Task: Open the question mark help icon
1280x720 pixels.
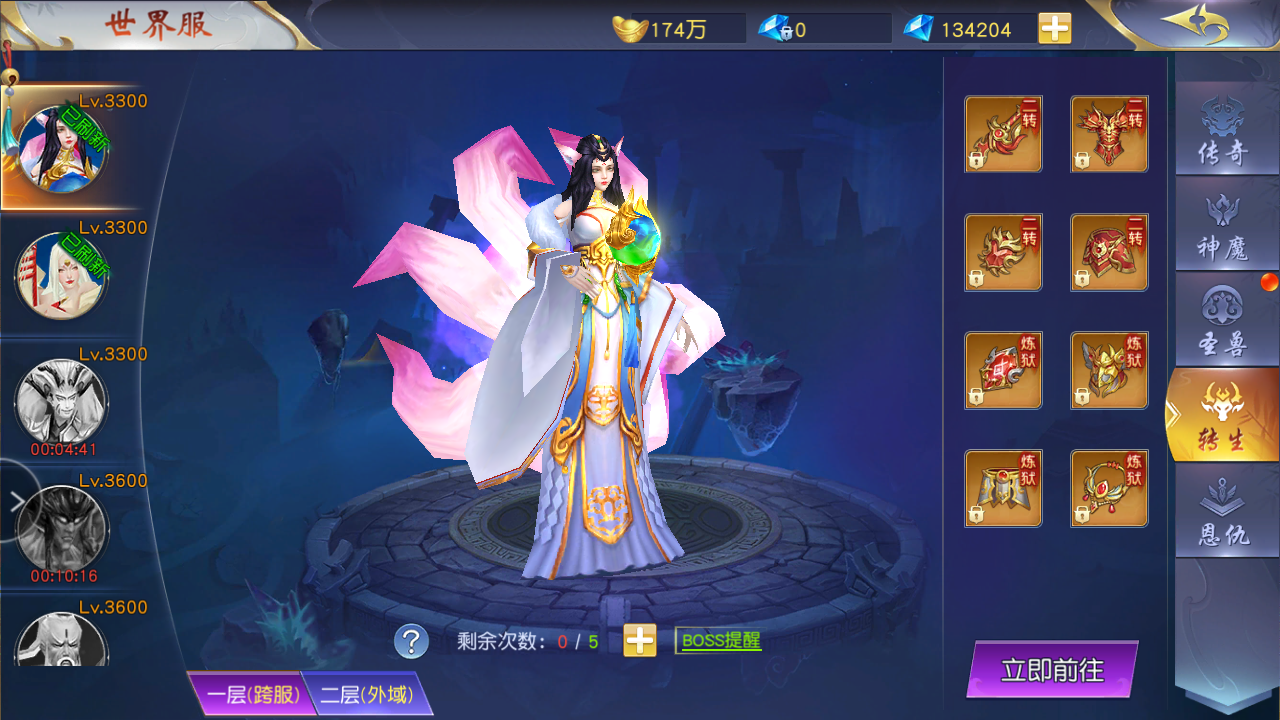Action: (x=411, y=641)
